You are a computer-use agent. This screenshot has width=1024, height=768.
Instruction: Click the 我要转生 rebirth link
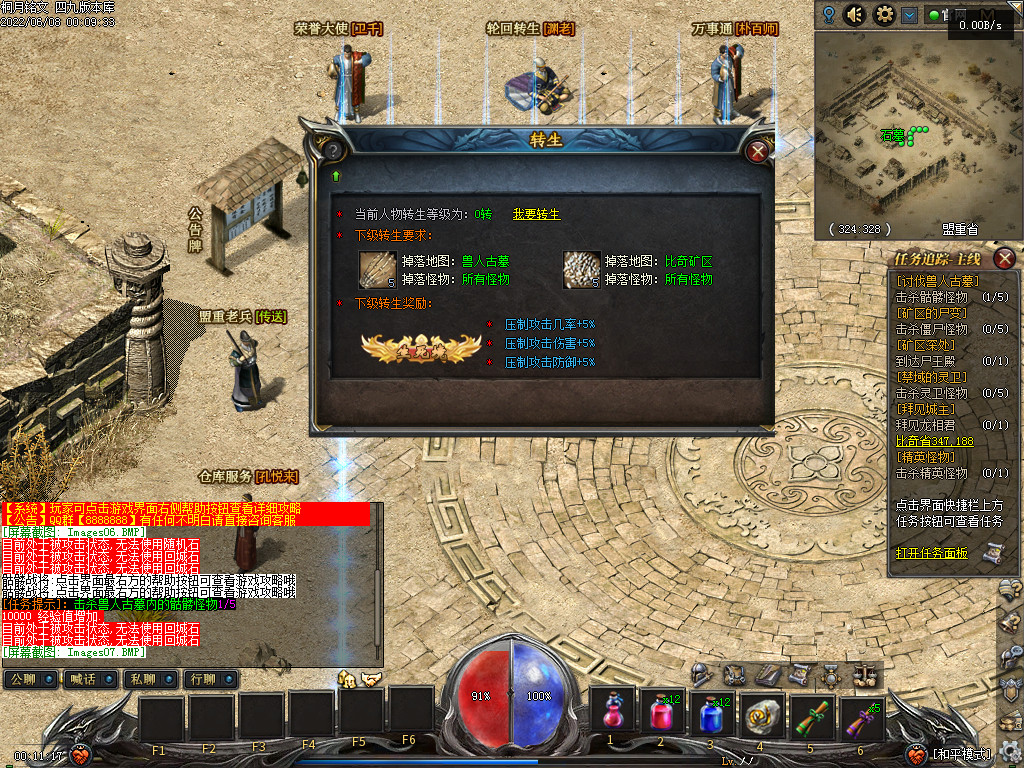pos(537,214)
